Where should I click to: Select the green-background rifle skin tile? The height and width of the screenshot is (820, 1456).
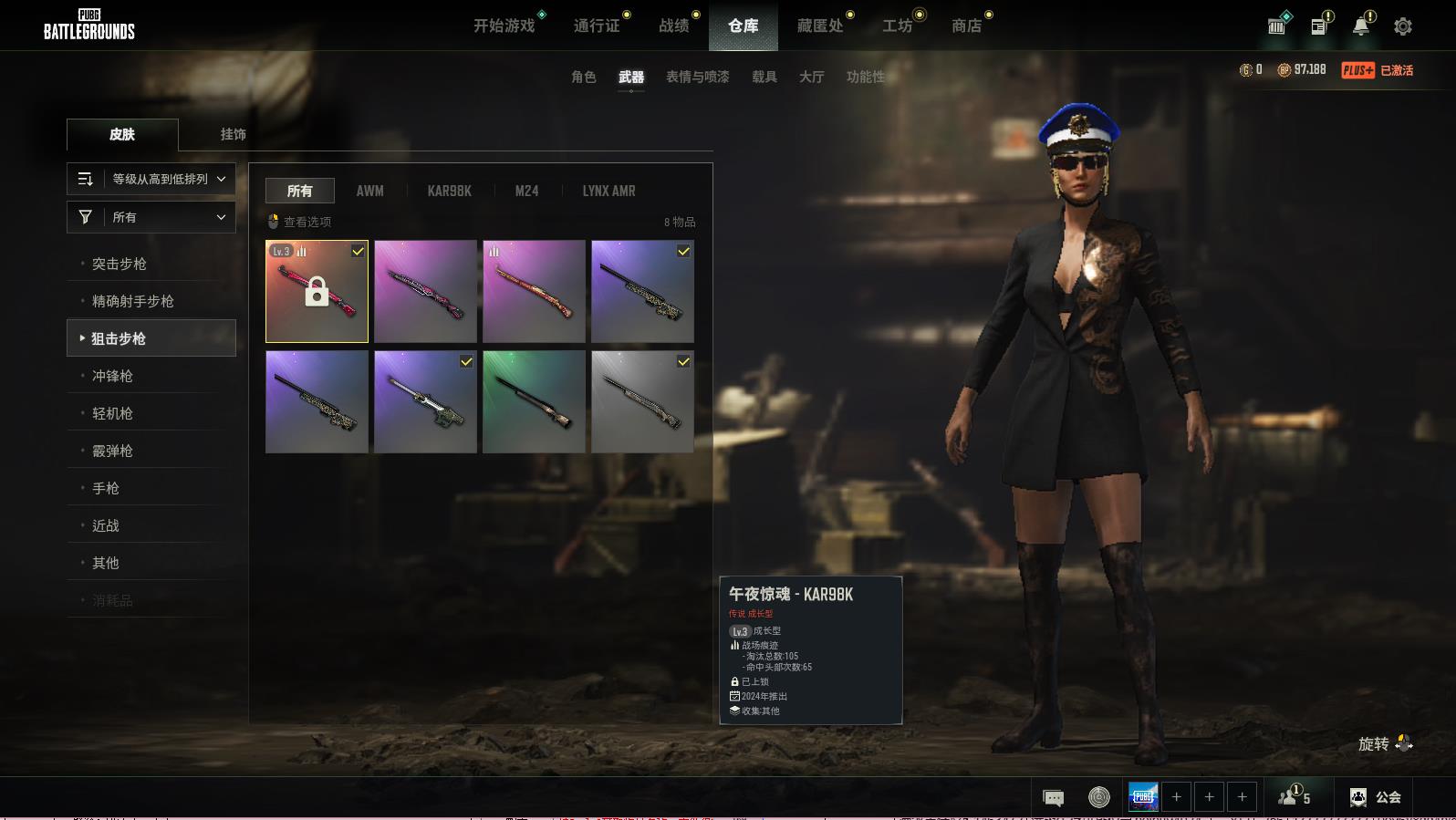[534, 402]
